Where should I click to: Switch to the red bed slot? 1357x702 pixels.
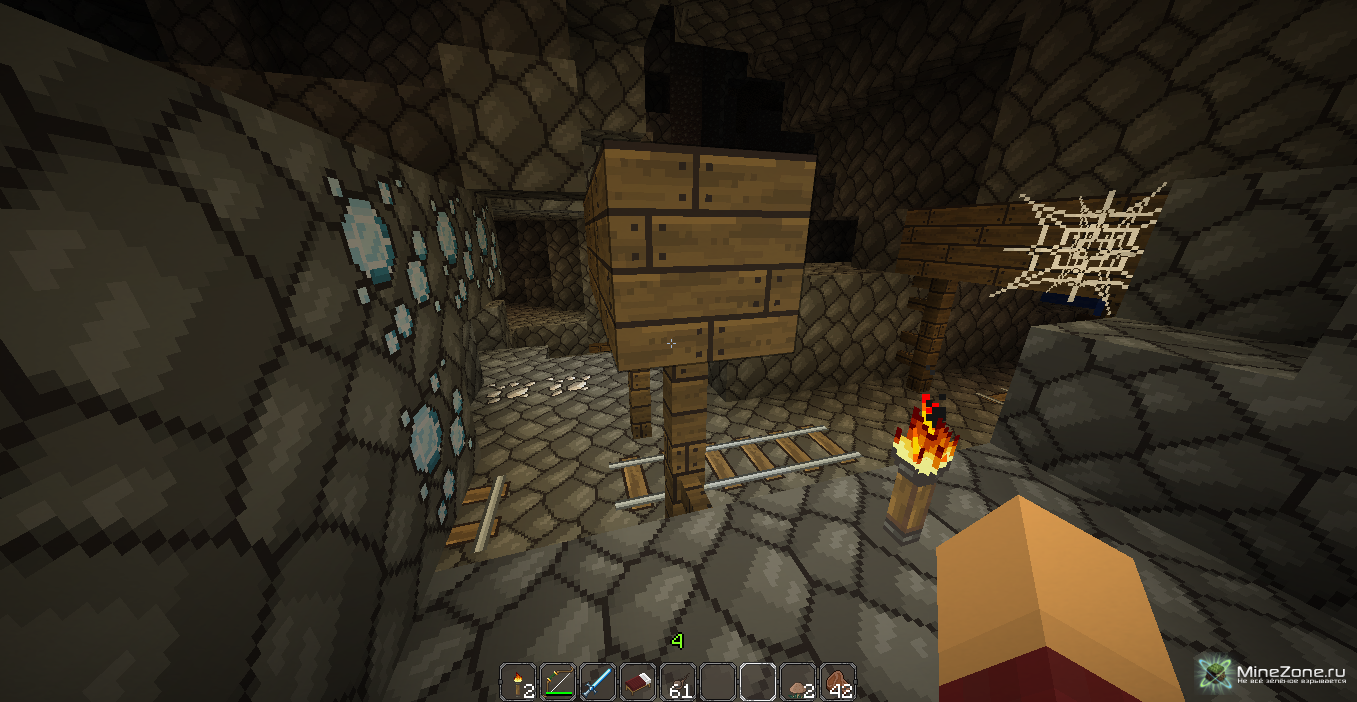637,682
